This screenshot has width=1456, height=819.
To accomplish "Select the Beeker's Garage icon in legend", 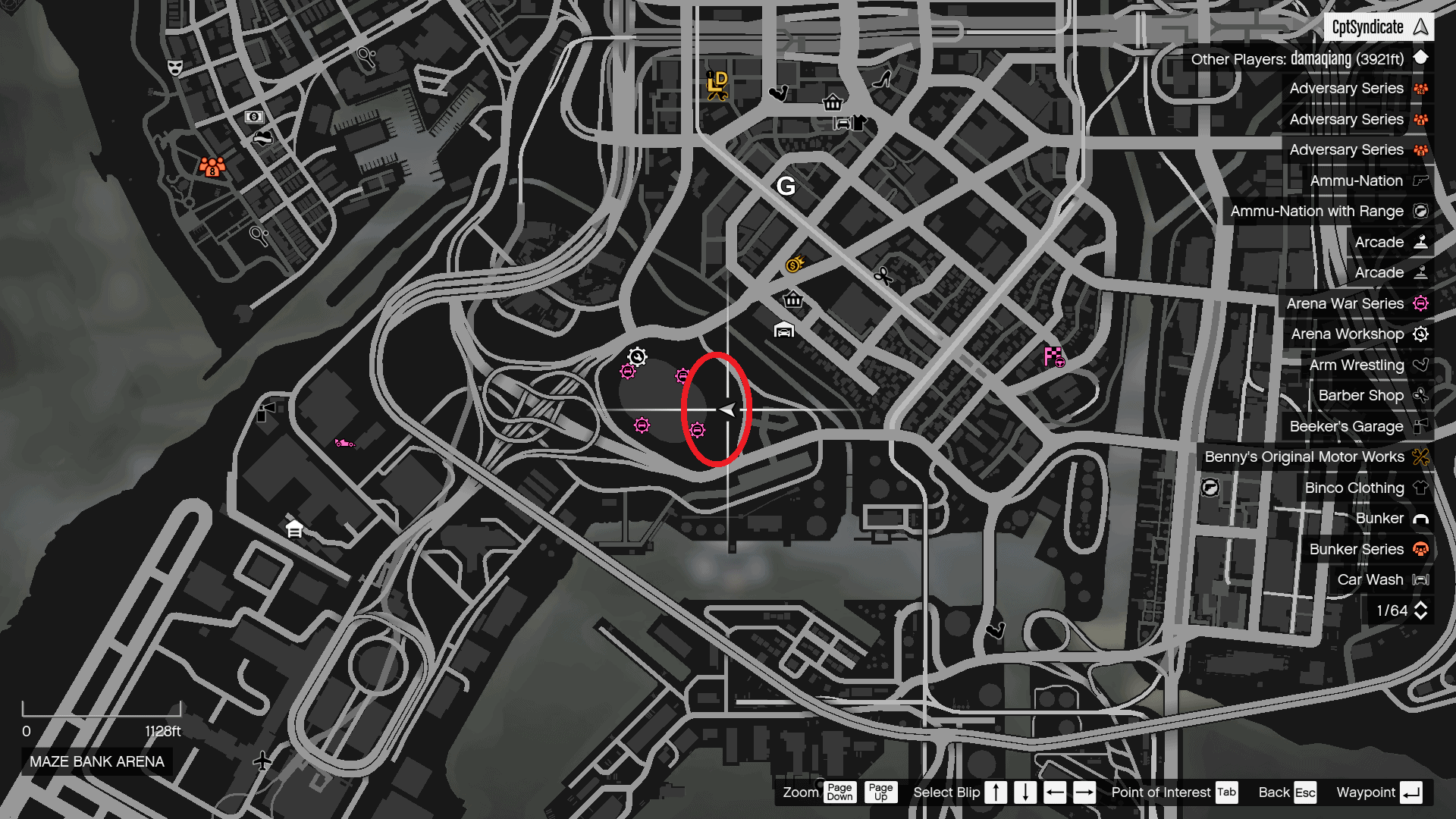I will coord(1420,426).
